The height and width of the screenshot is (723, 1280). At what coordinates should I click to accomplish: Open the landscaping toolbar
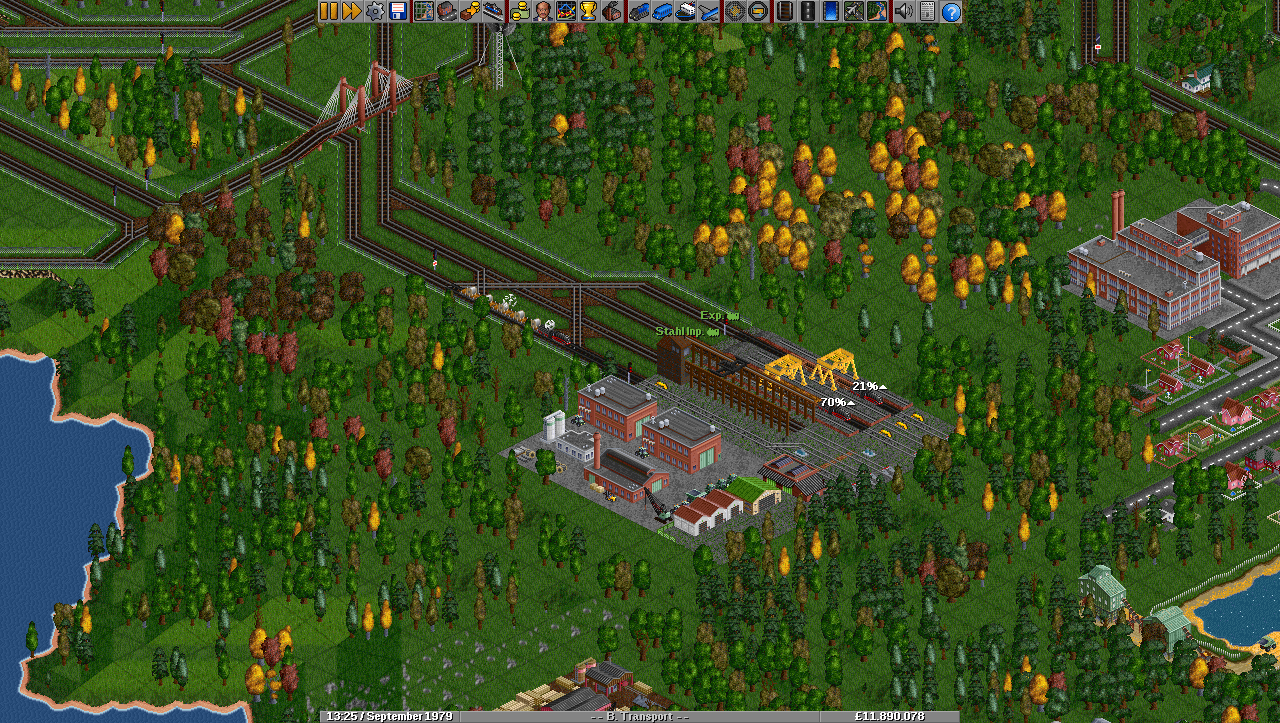[876, 11]
